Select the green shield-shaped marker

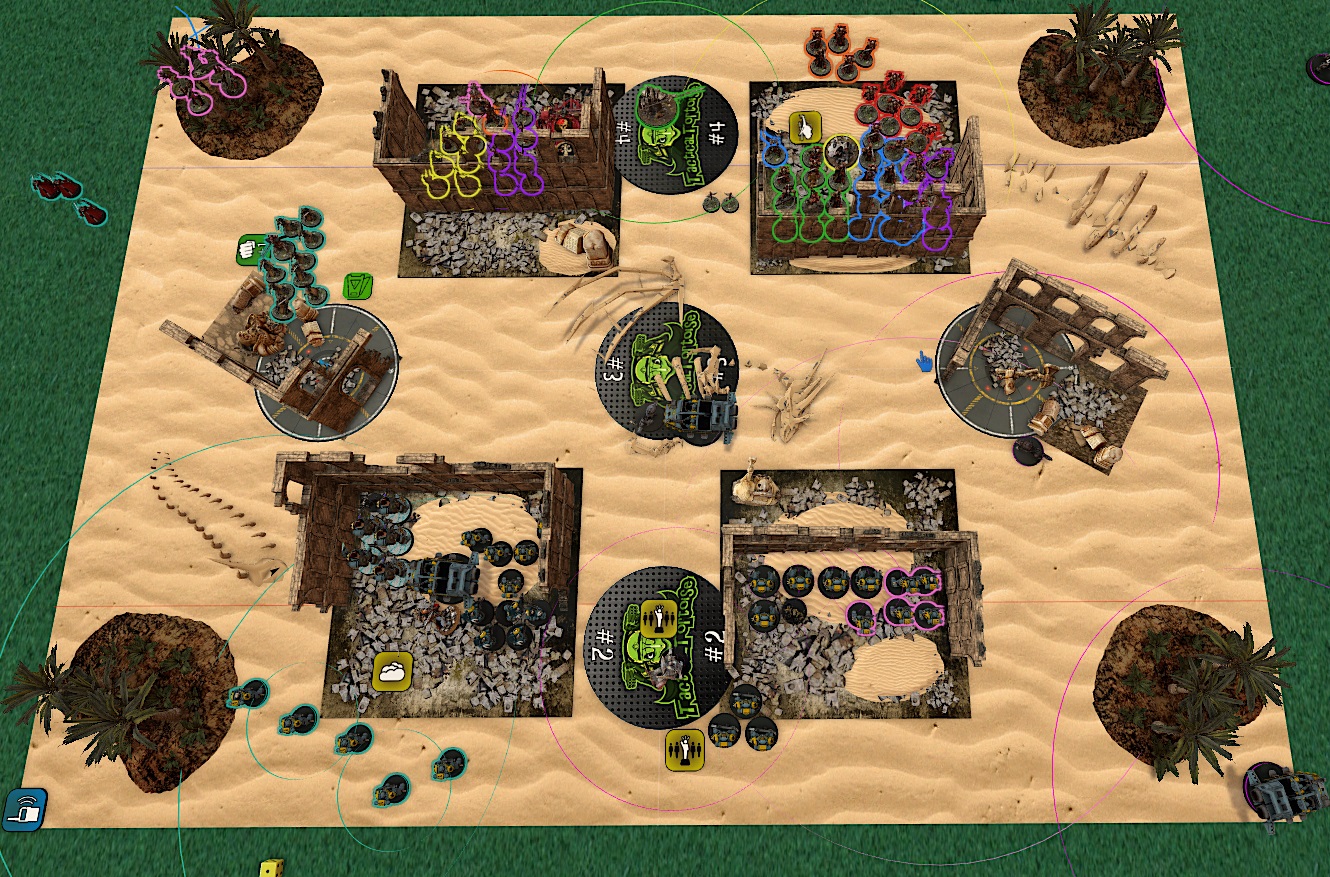point(357,287)
